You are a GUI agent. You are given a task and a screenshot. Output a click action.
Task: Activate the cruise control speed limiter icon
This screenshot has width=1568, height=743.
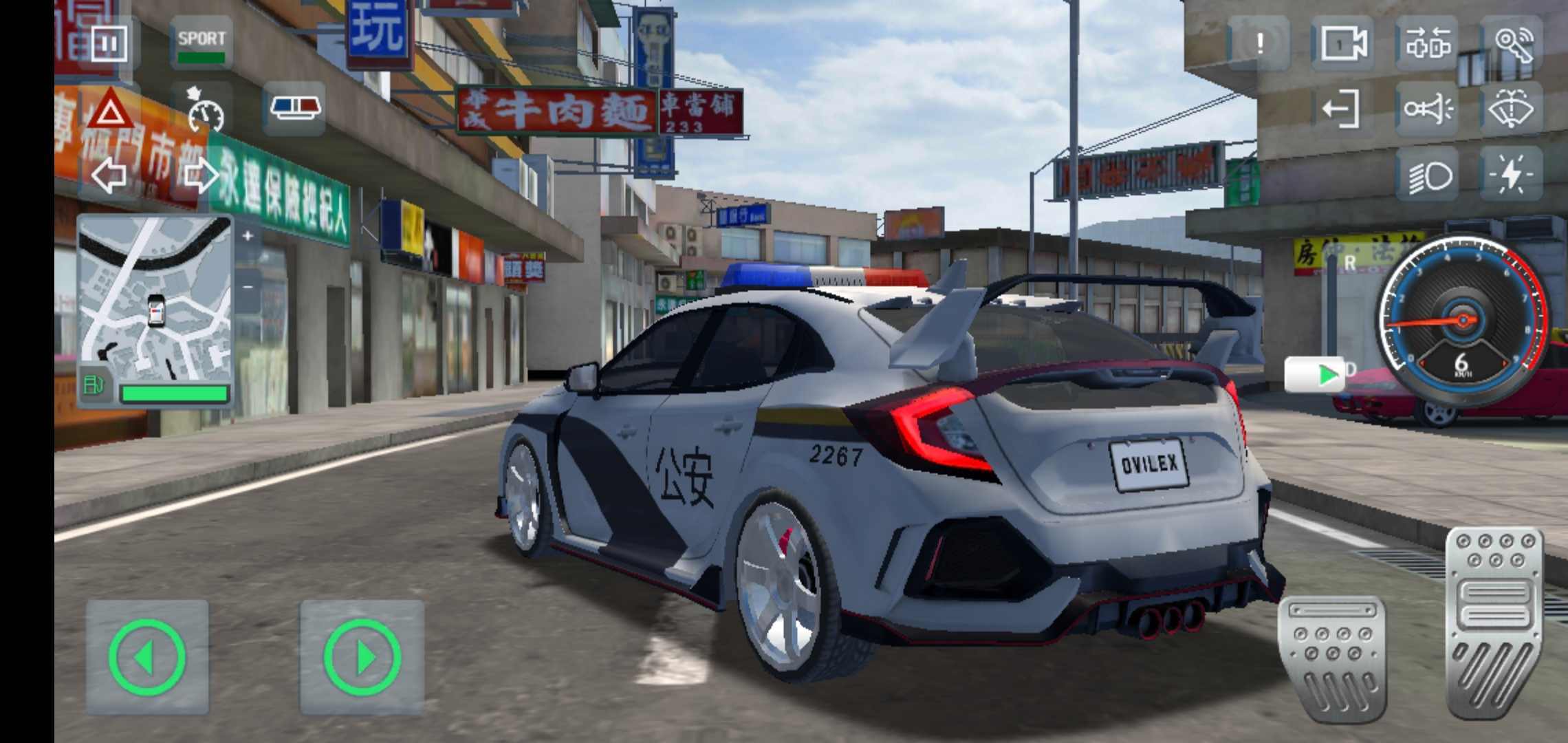pos(204,110)
